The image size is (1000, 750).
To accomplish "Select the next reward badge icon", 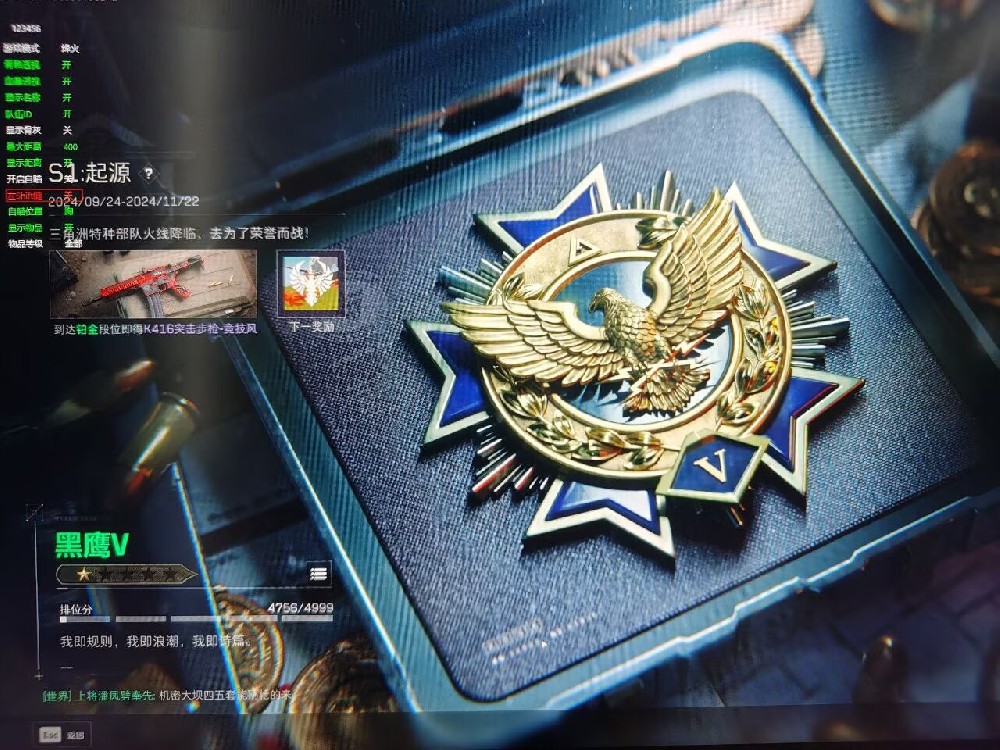I will point(310,284).
